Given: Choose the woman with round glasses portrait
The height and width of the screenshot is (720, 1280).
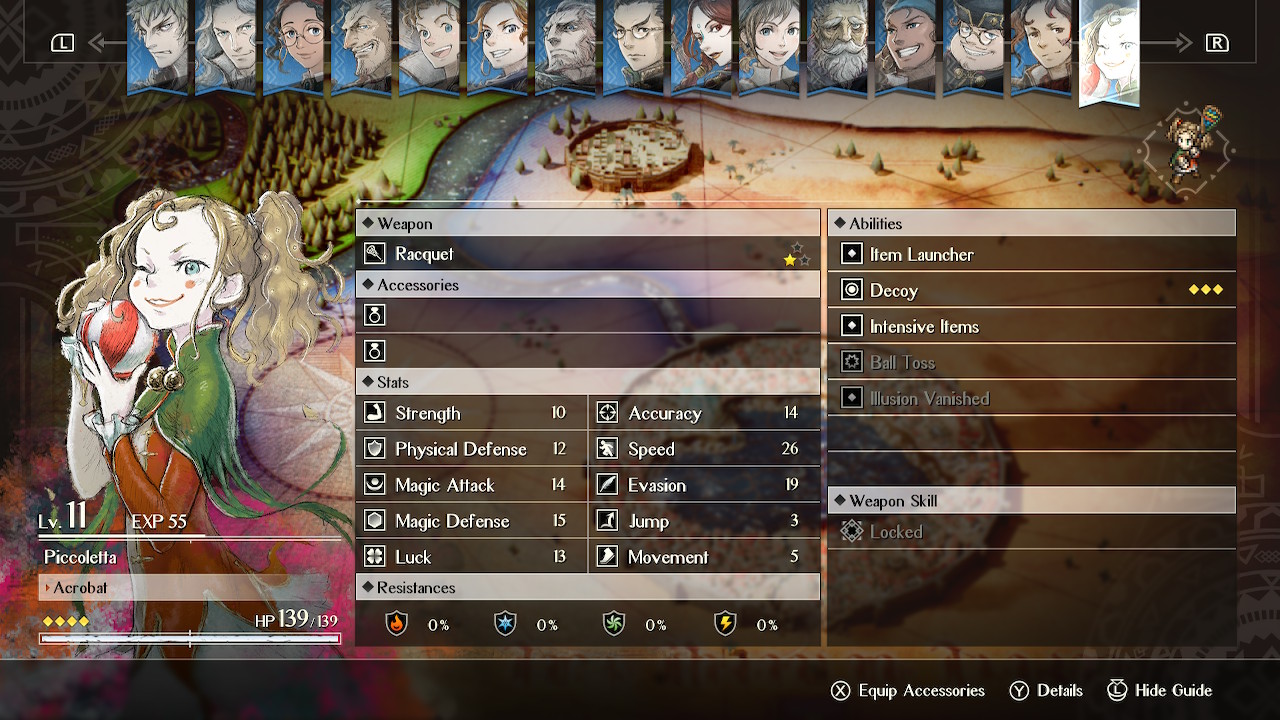Looking at the screenshot, I should (x=293, y=46).
